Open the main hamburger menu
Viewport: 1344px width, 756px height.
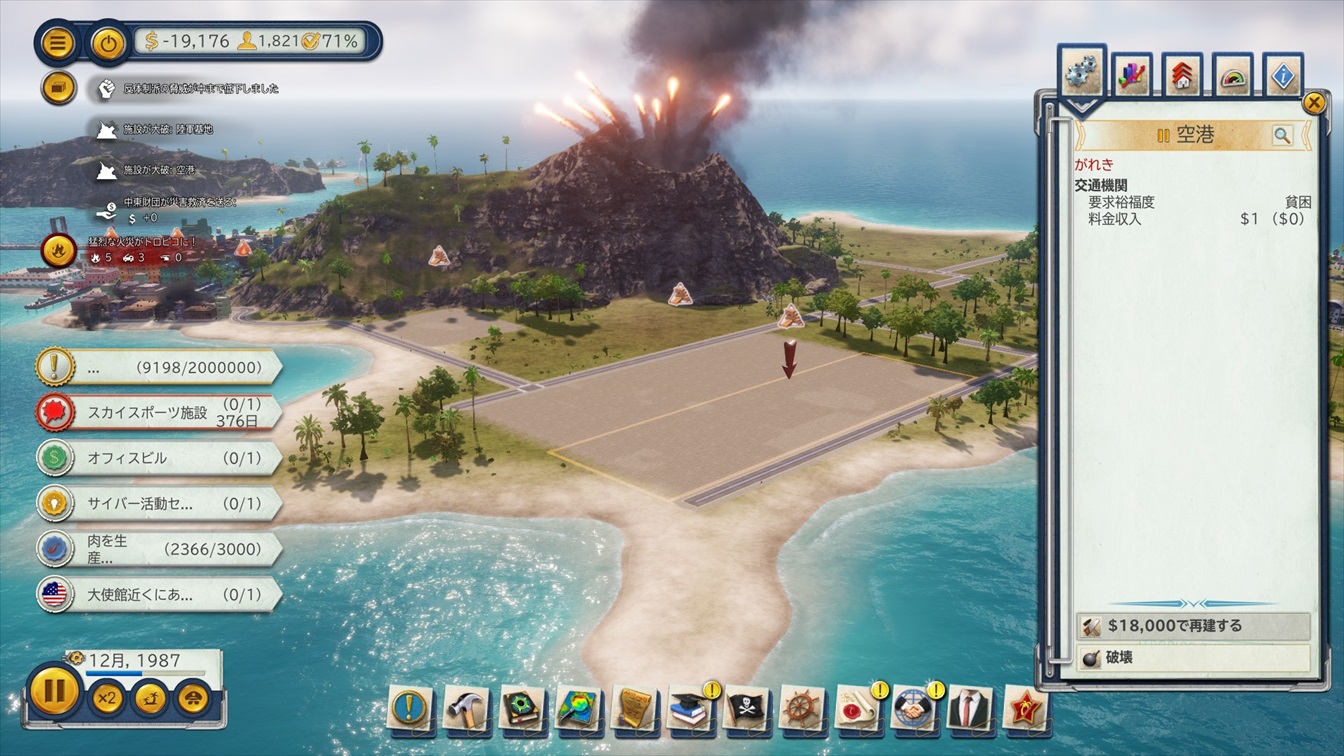[x=58, y=43]
